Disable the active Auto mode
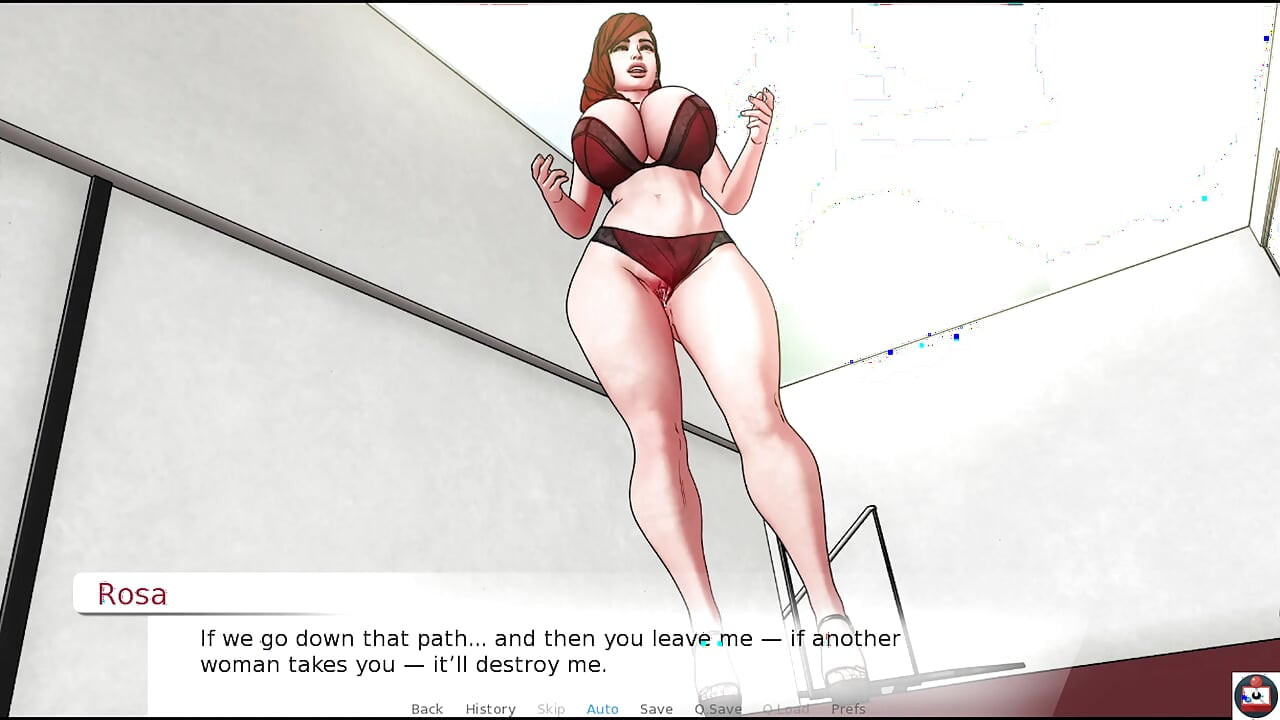Image resolution: width=1280 pixels, height=720 pixels. [x=602, y=709]
